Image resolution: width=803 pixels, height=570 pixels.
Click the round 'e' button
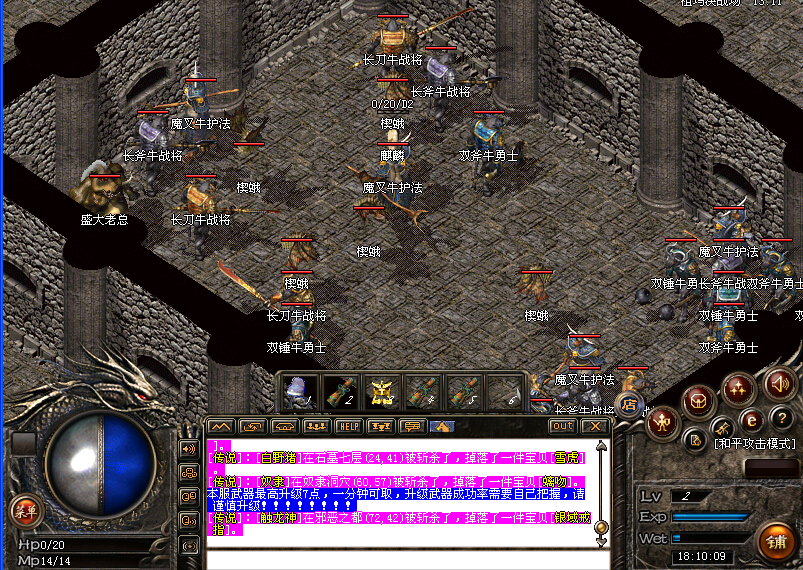click(x=750, y=419)
